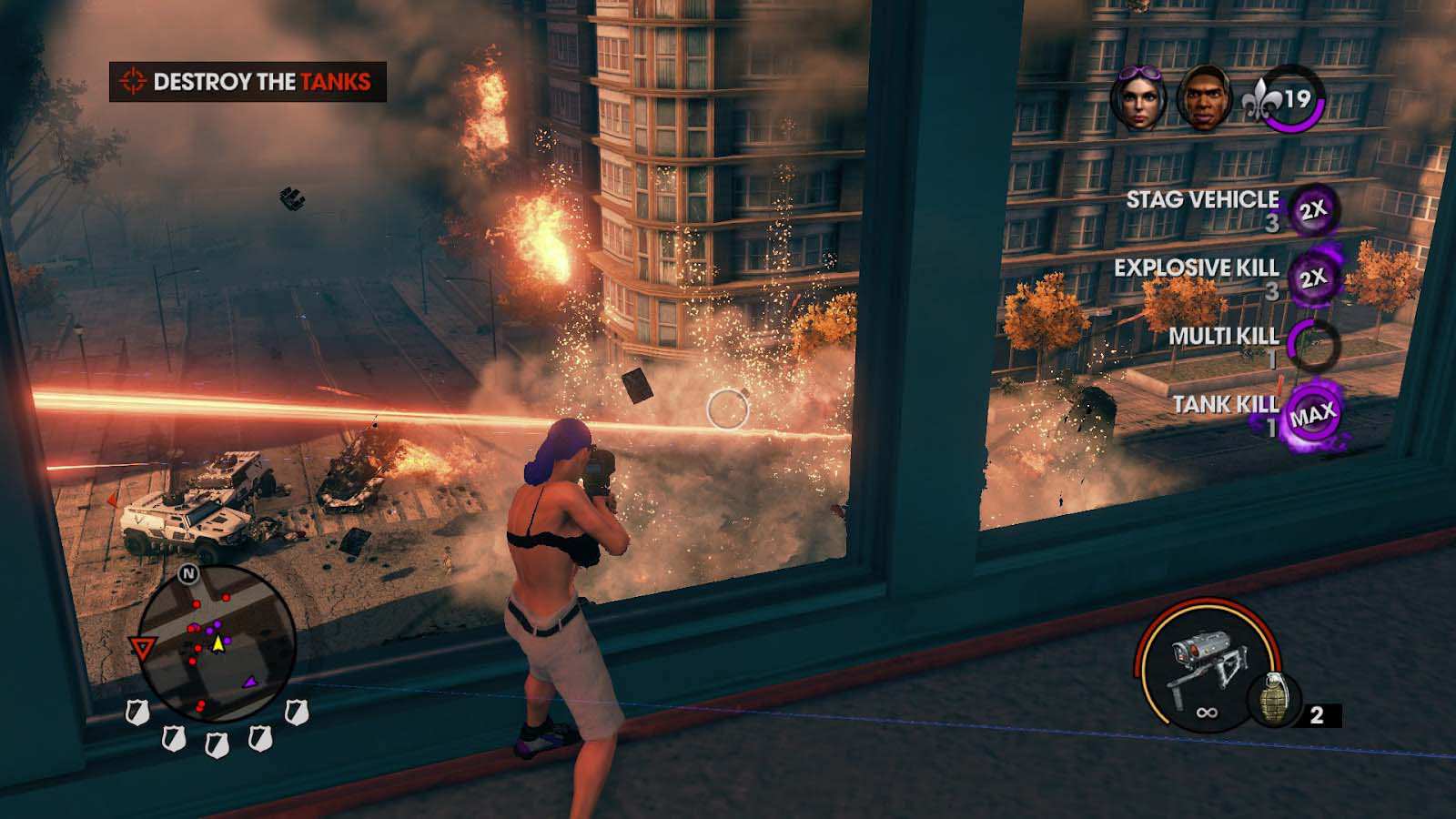Click the yellow player arrow on minimap
The width and height of the screenshot is (1456, 819).
(x=218, y=643)
